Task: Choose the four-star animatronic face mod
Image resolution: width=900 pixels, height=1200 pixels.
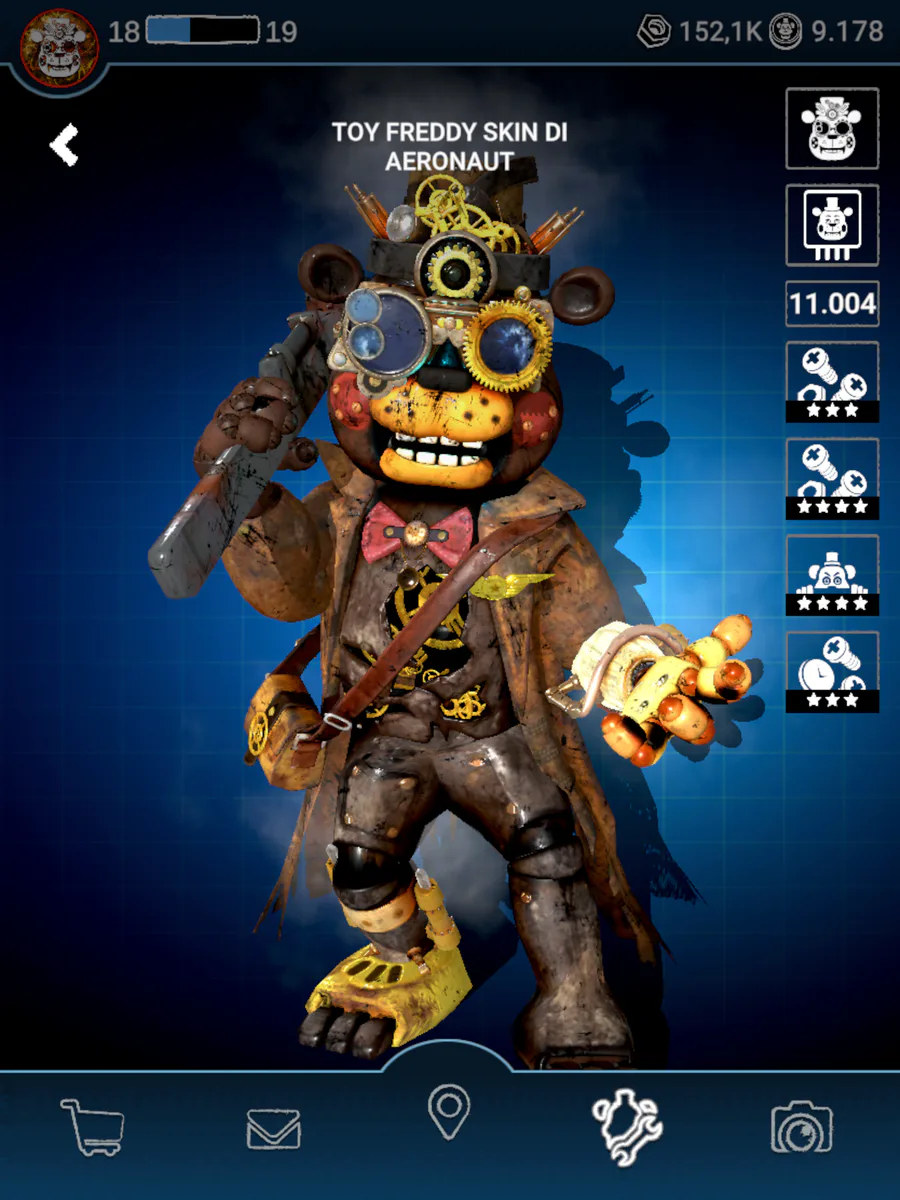Action: coord(832,575)
